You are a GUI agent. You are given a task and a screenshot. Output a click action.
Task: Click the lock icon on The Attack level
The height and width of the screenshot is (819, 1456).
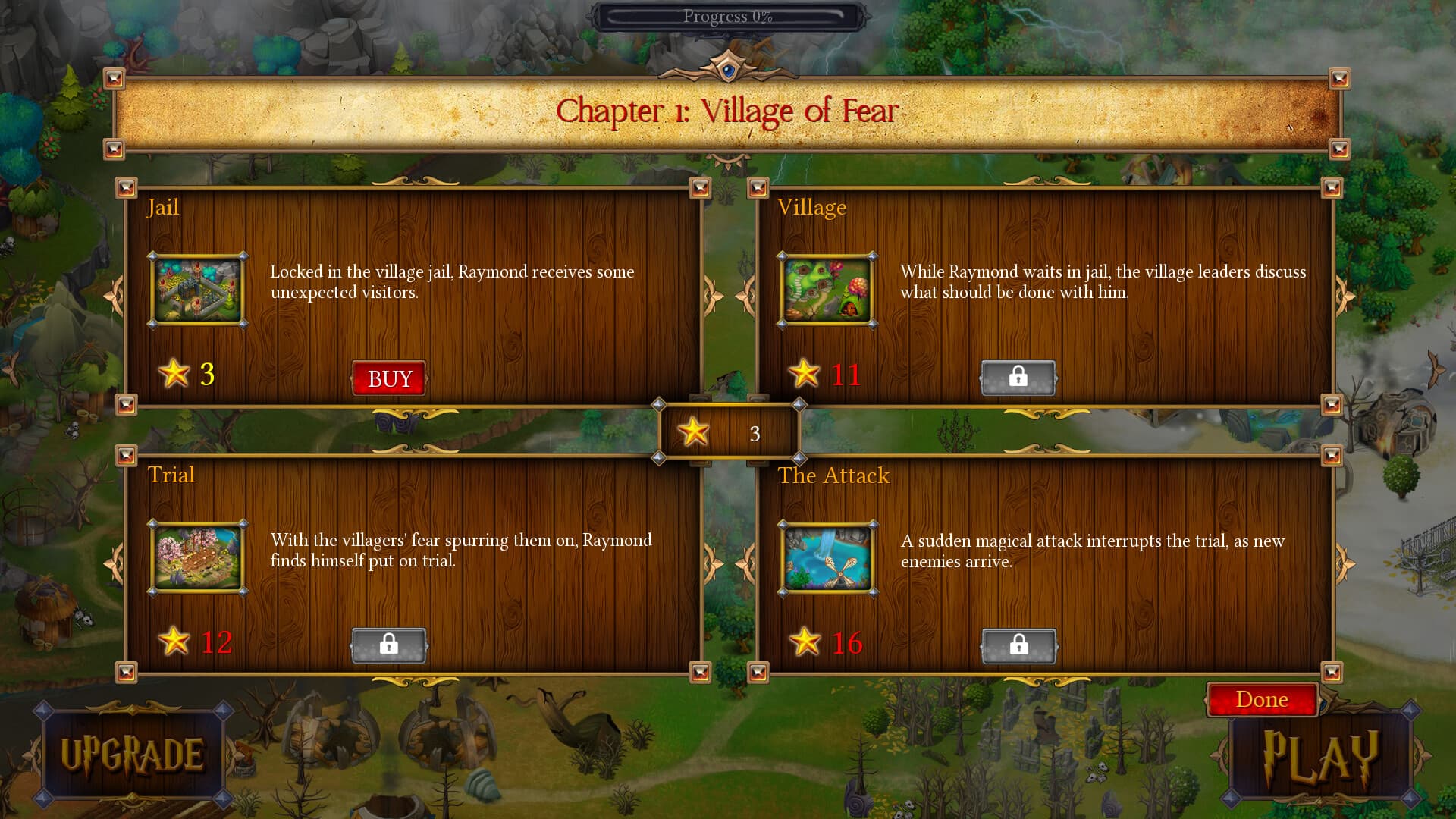click(1018, 645)
